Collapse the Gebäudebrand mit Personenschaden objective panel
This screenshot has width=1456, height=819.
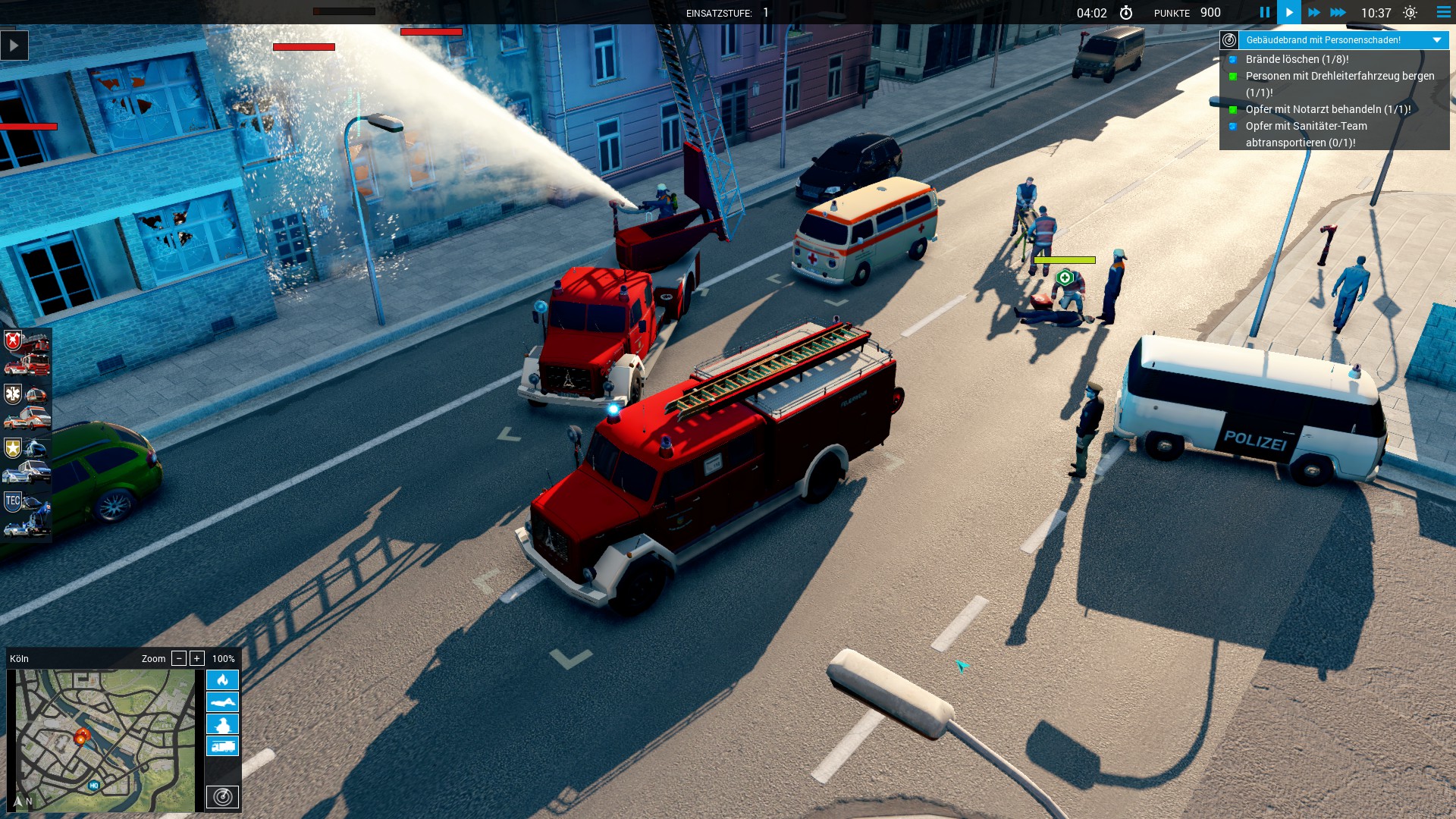click(1436, 39)
